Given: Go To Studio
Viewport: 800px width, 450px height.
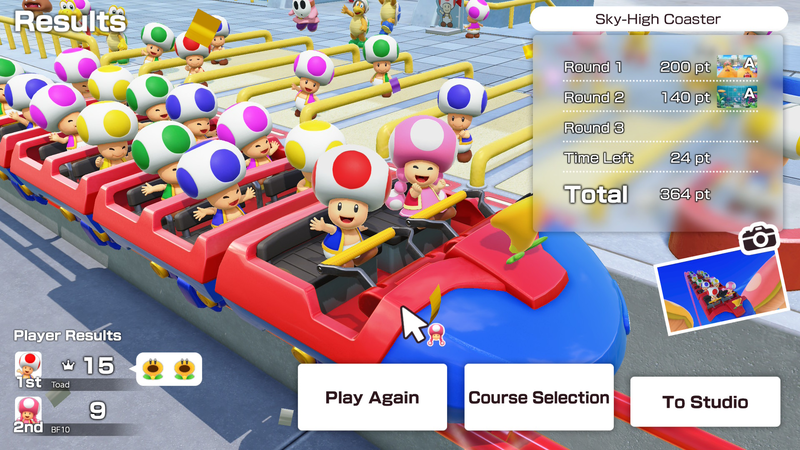Looking at the screenshot, I should 705,402.
